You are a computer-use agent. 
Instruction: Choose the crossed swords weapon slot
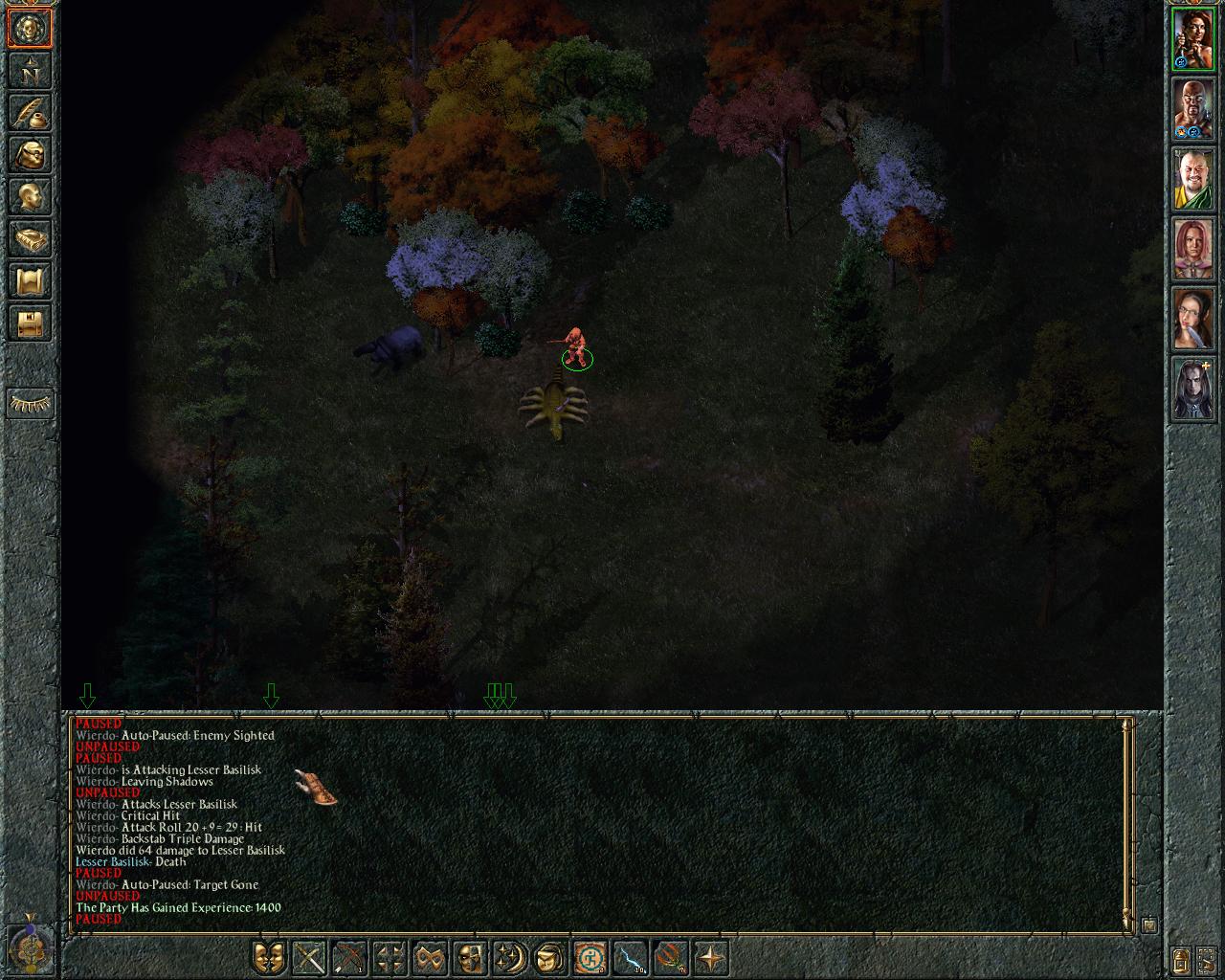310,957
